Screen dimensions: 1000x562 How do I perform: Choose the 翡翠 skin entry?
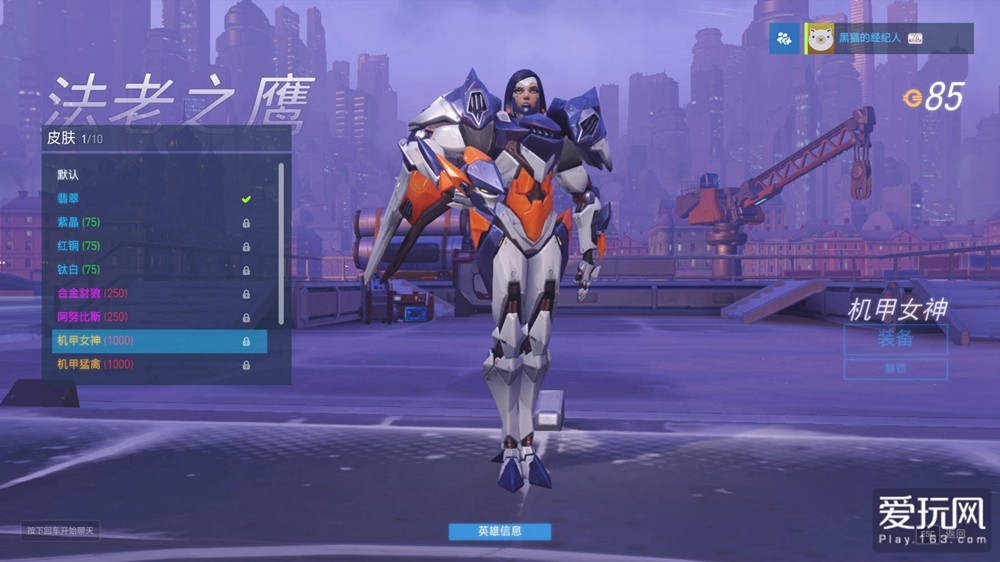tap(70, 198)
